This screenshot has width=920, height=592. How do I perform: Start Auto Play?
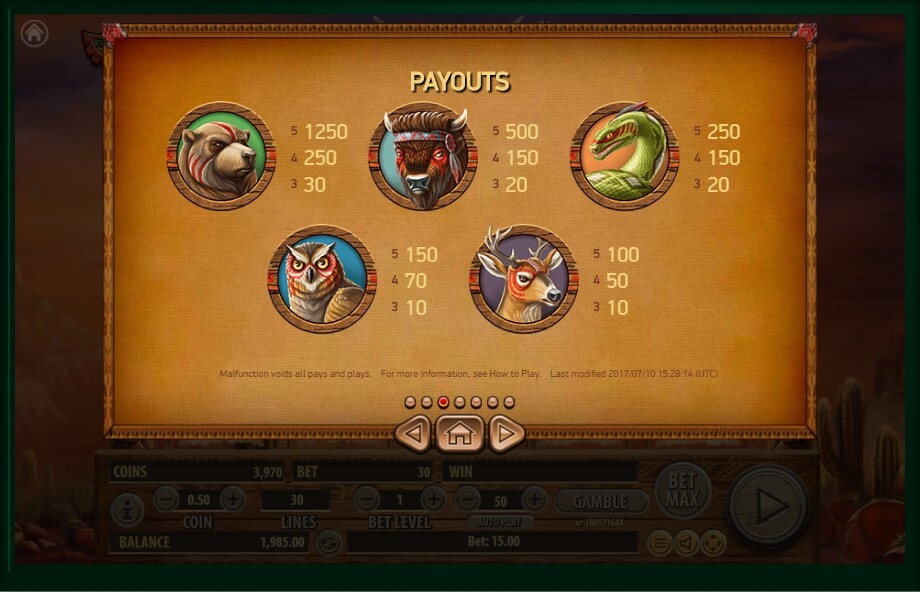tap(500, 522)
